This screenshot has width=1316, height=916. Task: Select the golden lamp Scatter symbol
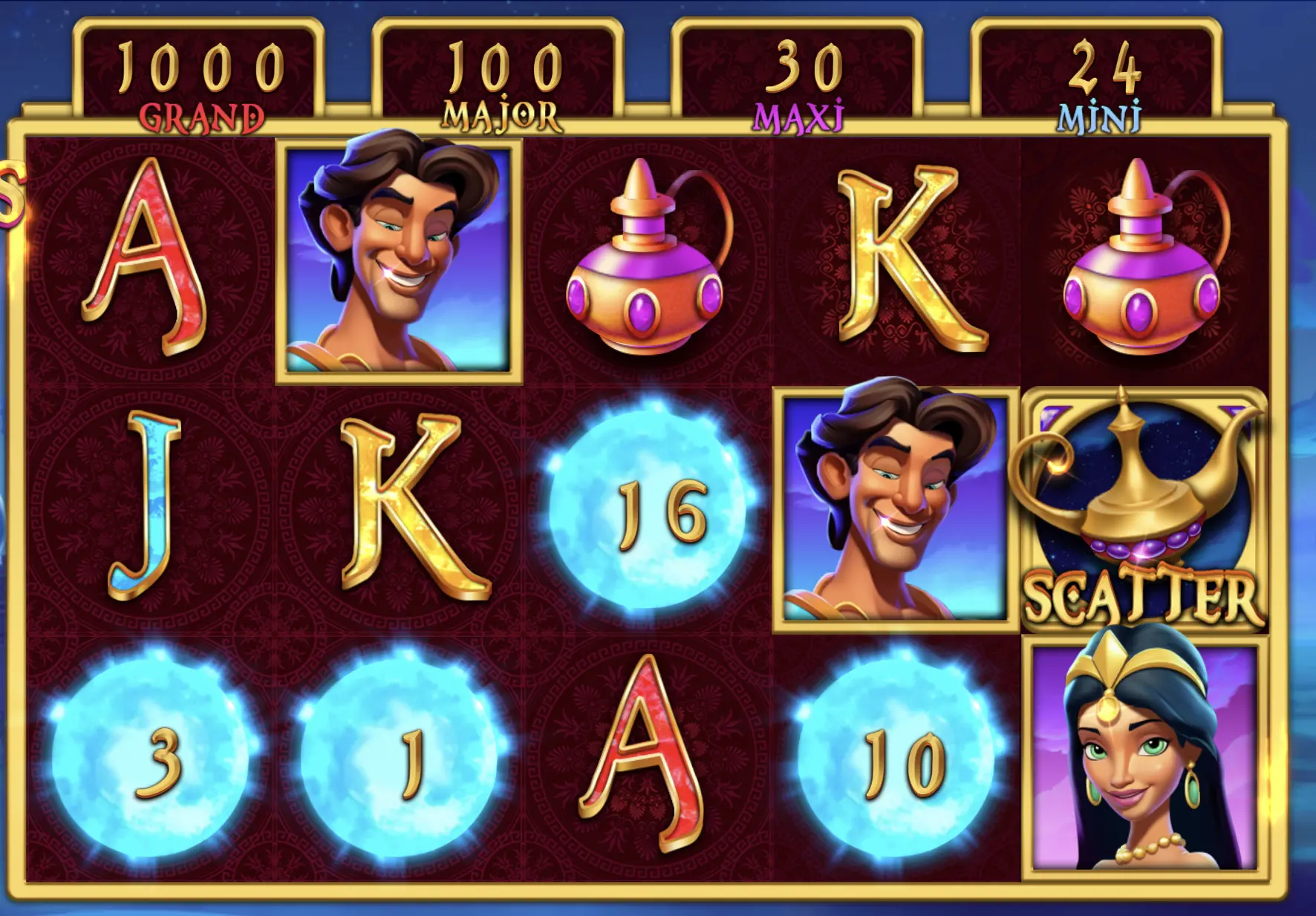1144,511
